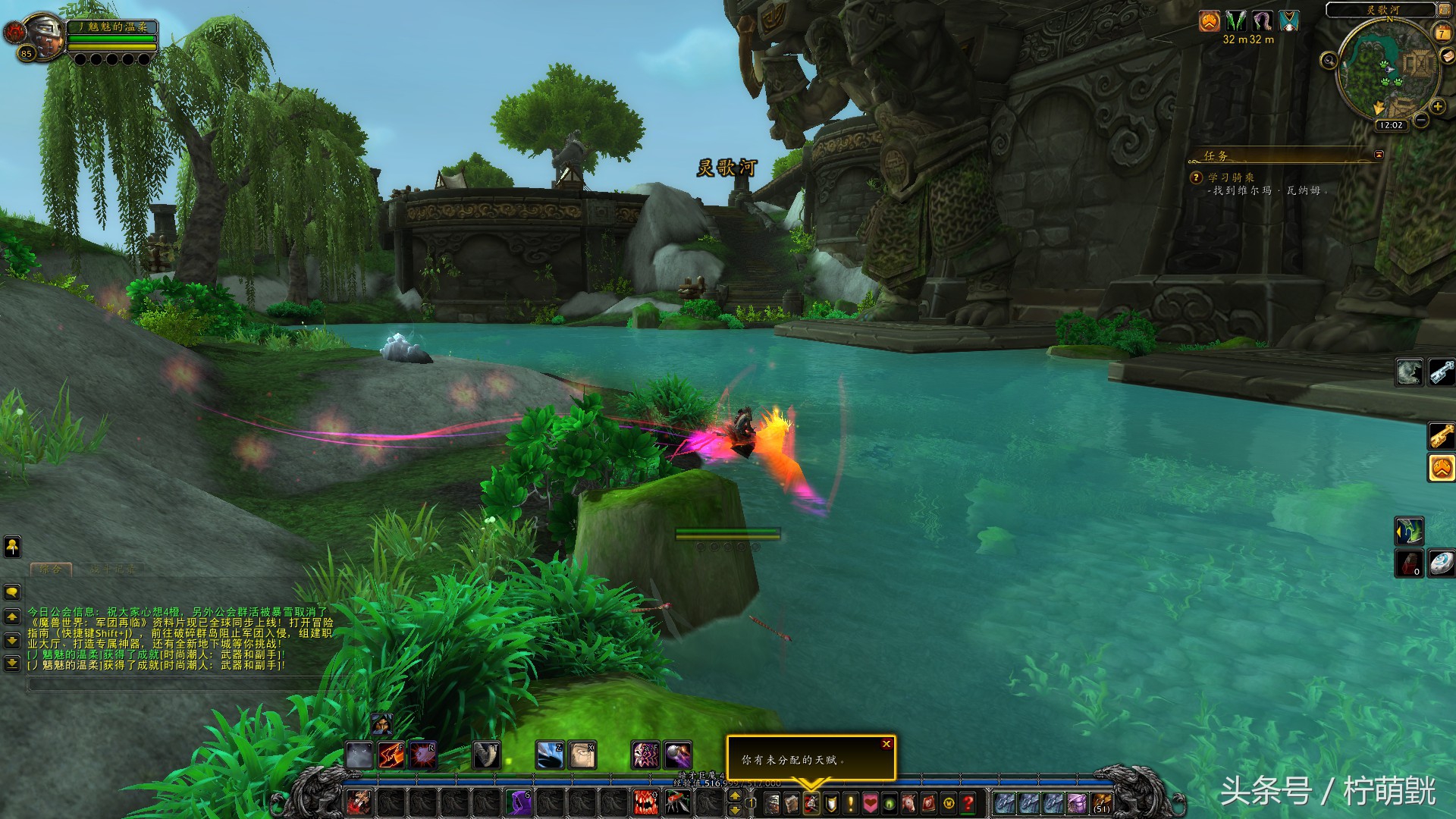
Task: Zoom out the minimap with minus button
Action: 1421,120
